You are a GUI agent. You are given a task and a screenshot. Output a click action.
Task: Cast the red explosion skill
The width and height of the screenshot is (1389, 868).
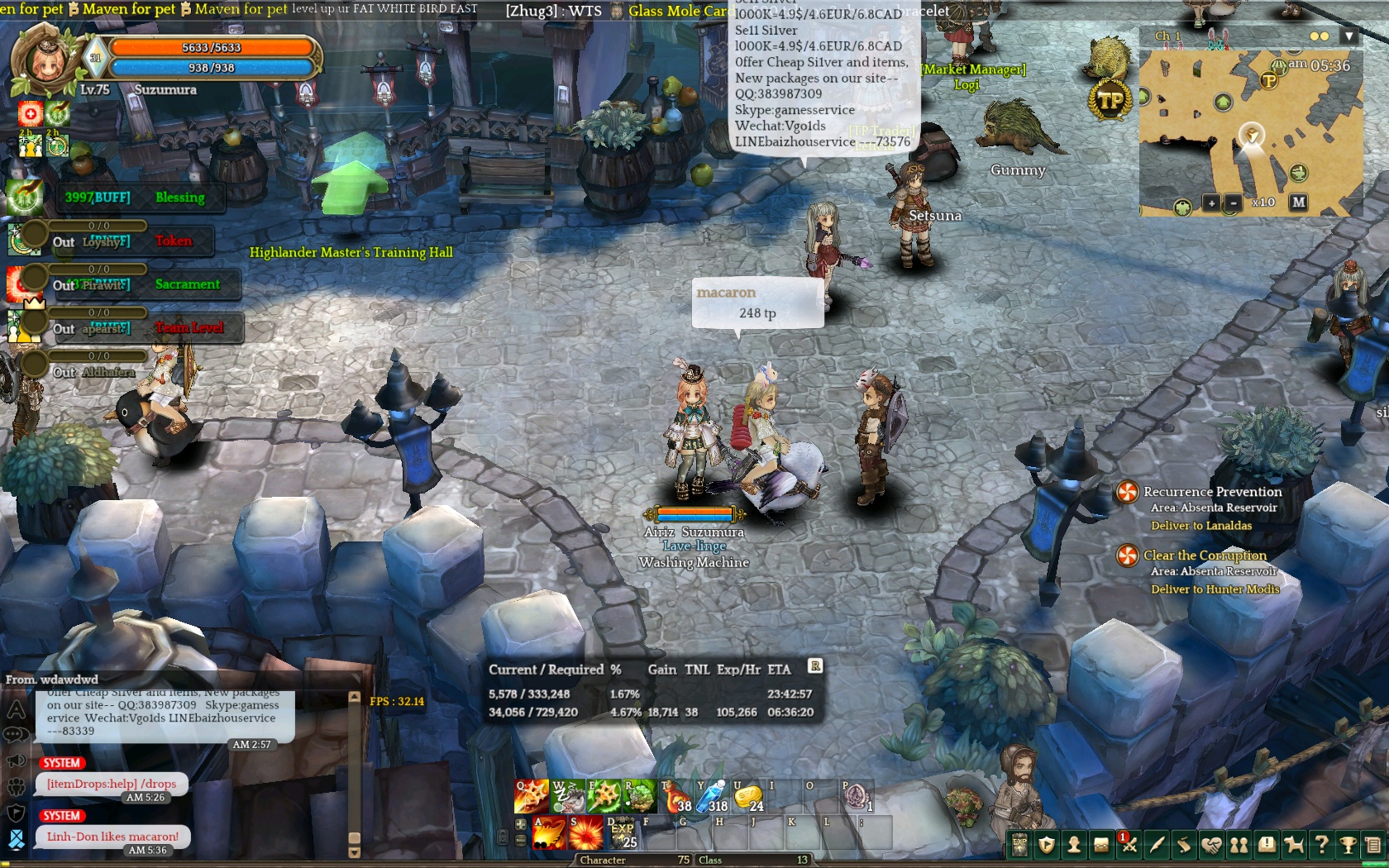pos(585,832)
